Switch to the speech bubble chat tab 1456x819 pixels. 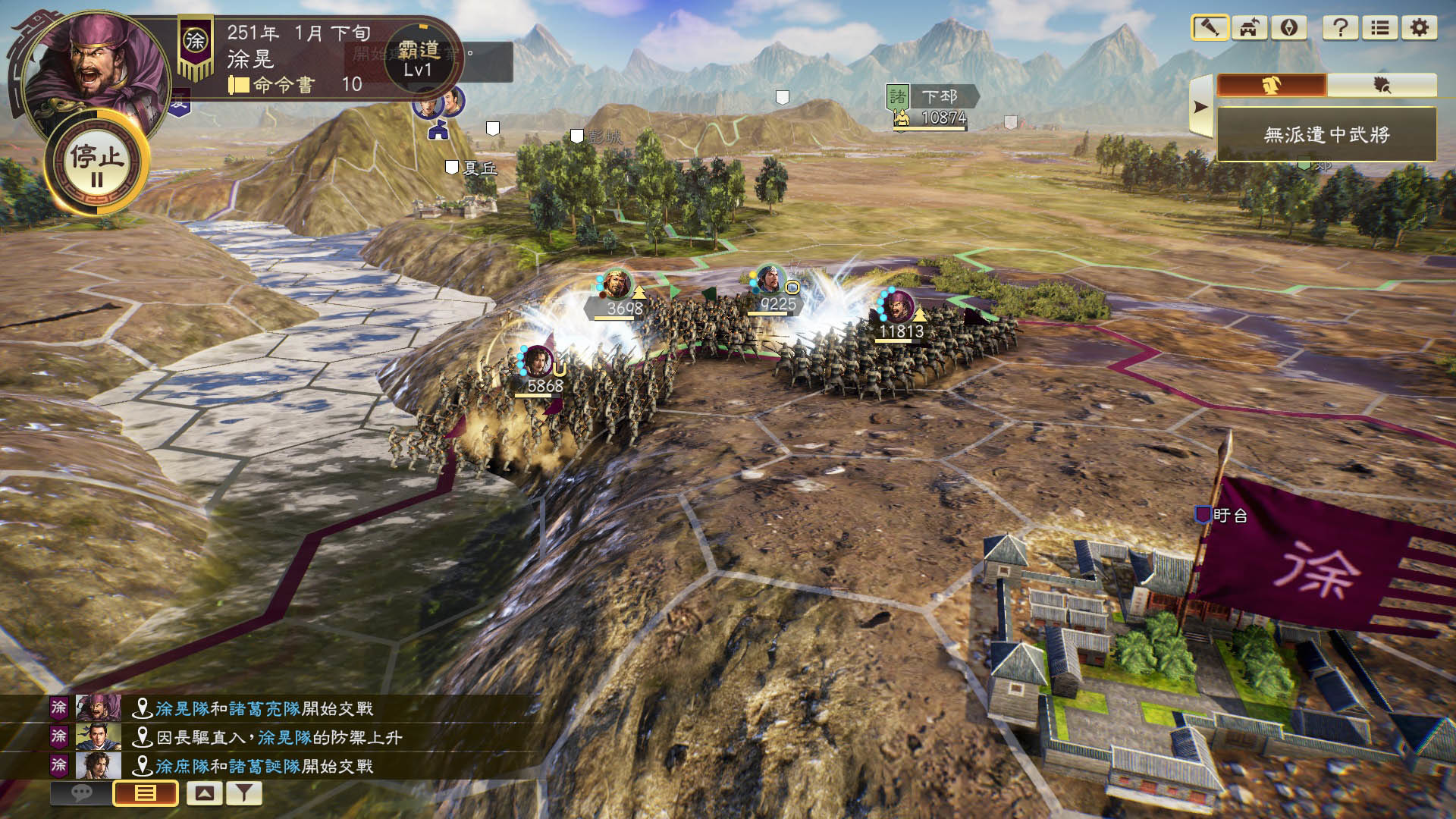[81, 793]
